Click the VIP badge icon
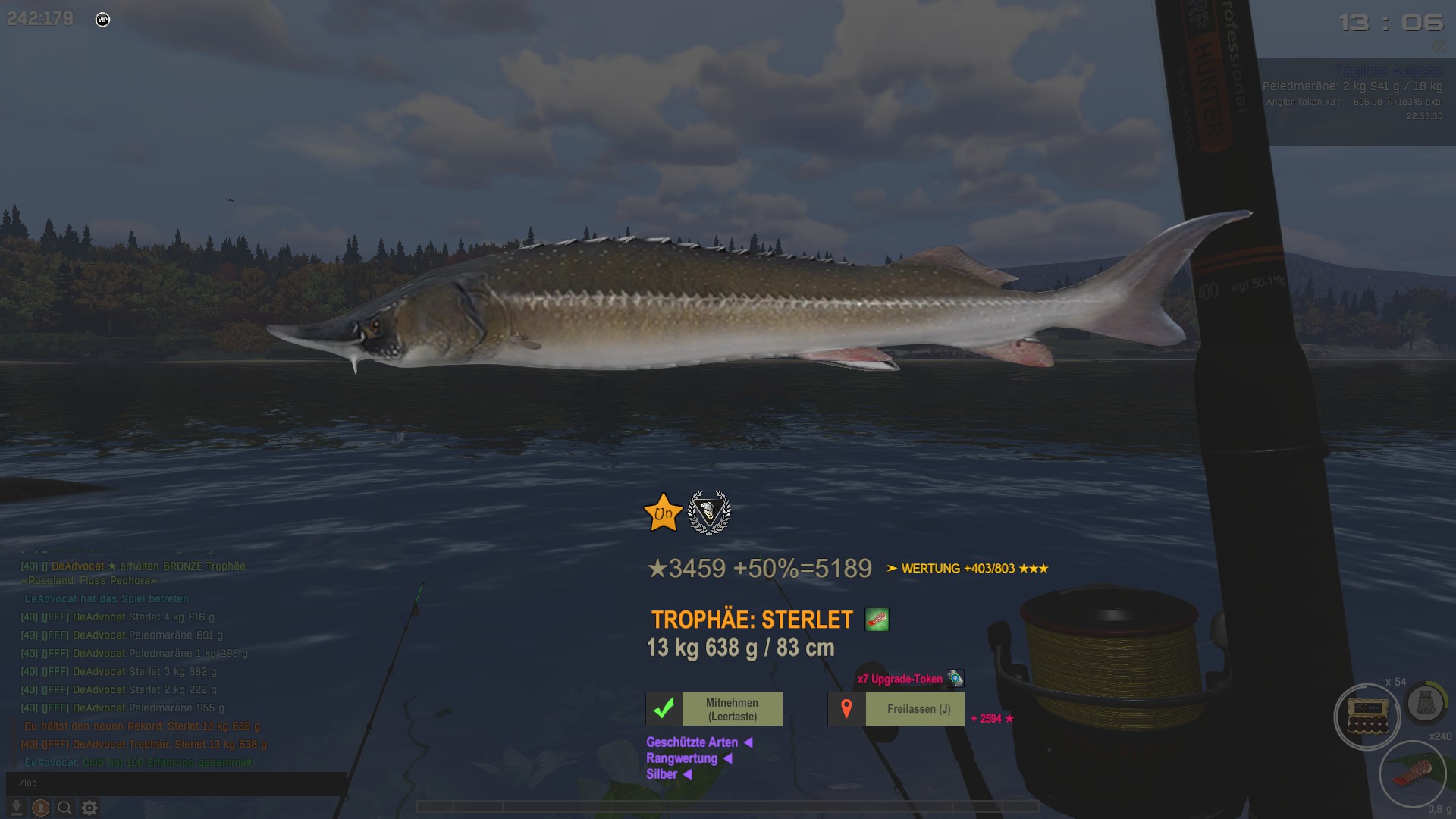 pyautogui.click(x=103, y=20)
